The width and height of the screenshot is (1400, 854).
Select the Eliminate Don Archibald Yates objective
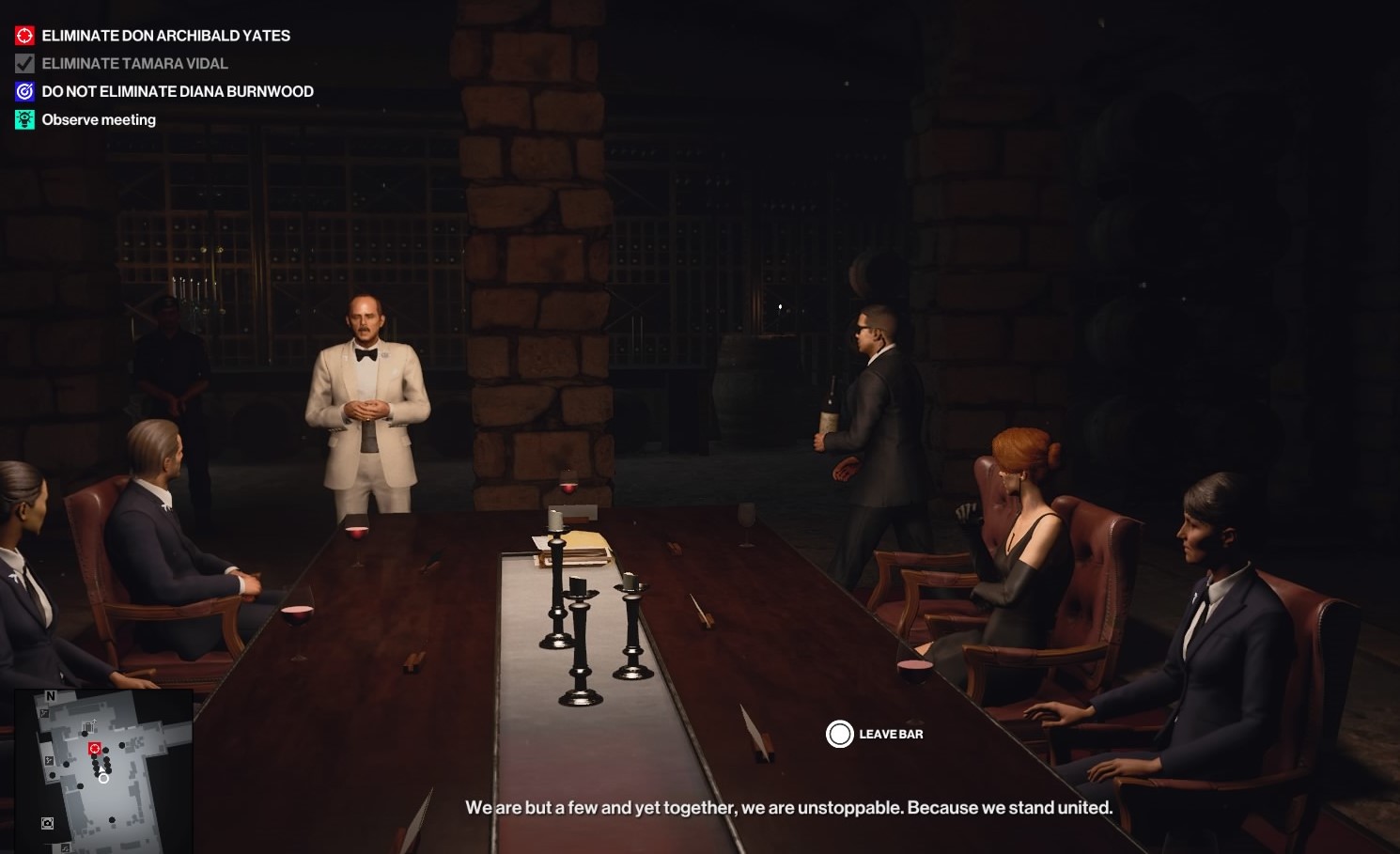coord(165,36)
